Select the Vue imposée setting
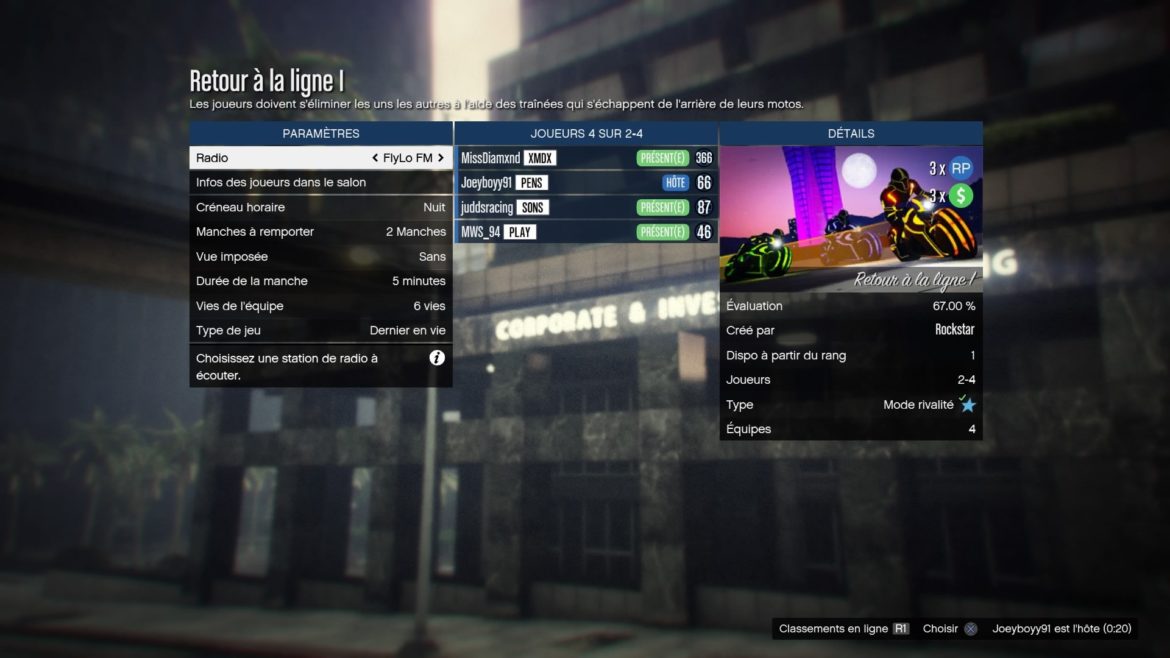The height and width of the screenshot is (658, 1170). click(x=320, y=257)
